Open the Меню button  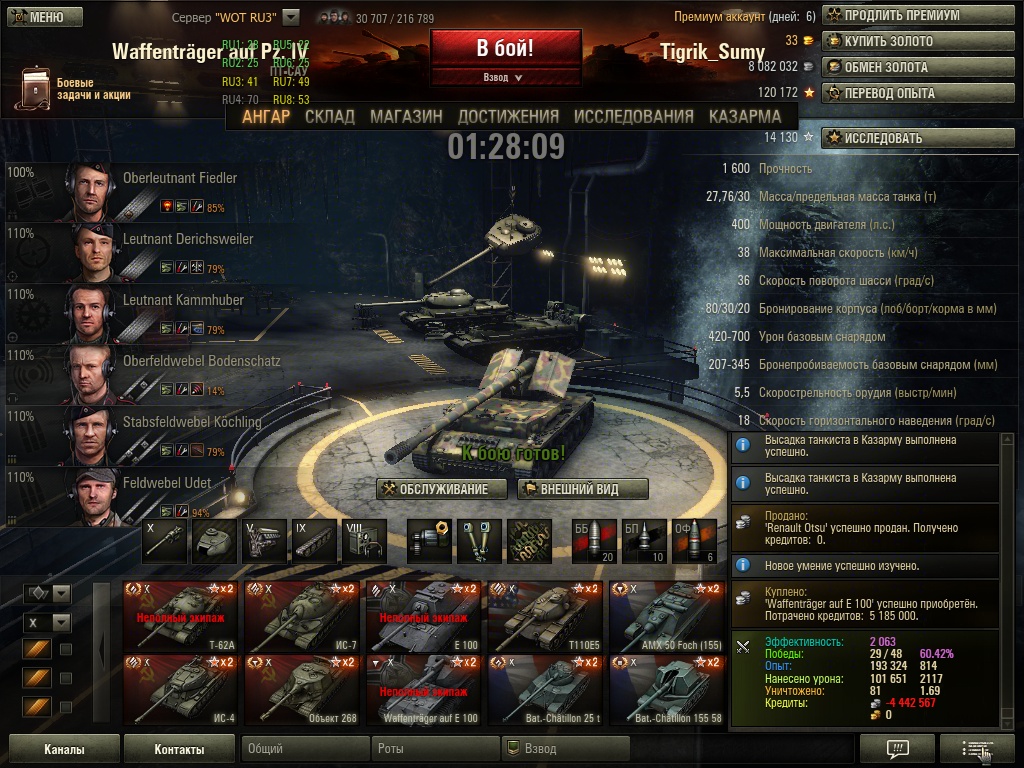point(39,17)
